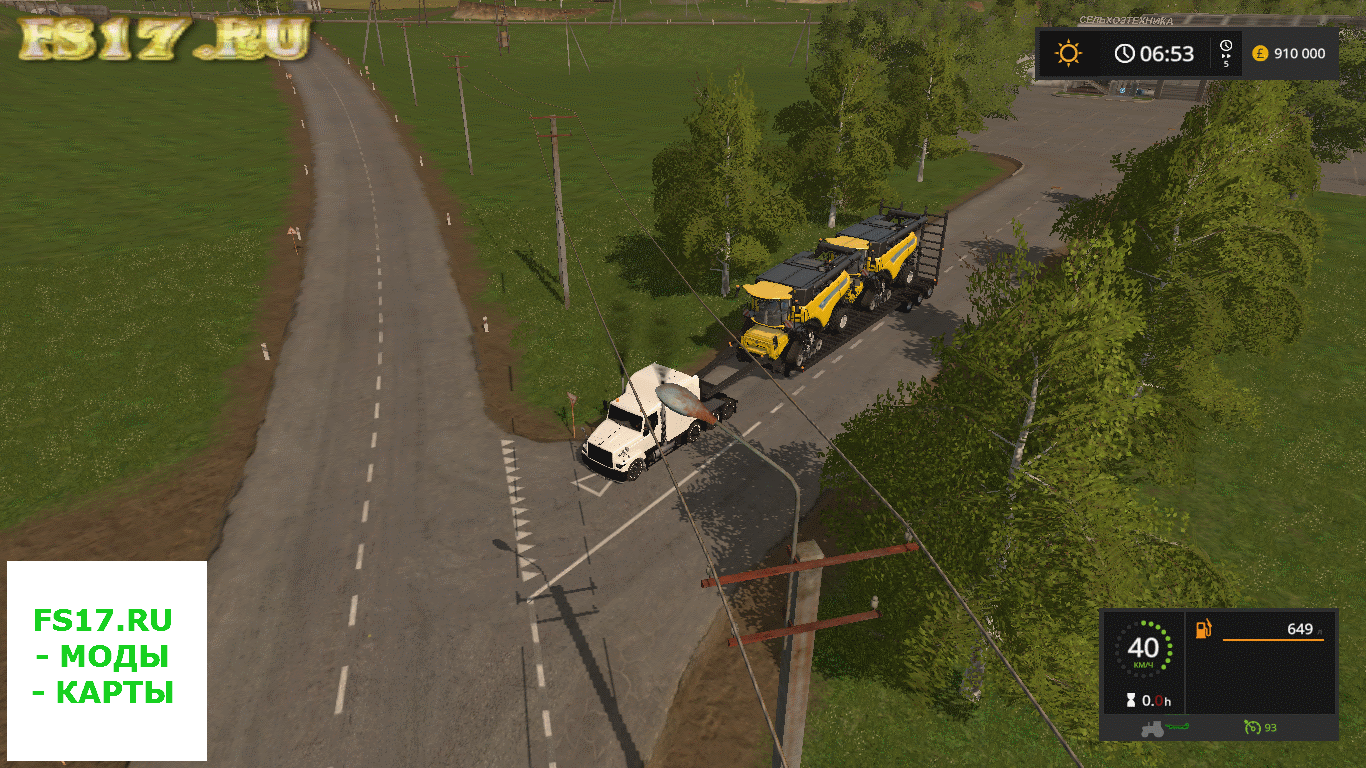The width and height of the screenshot is (1366, 768).
Task: Click the orange fuel pump icon
Action: click(x=1204, y=629)
